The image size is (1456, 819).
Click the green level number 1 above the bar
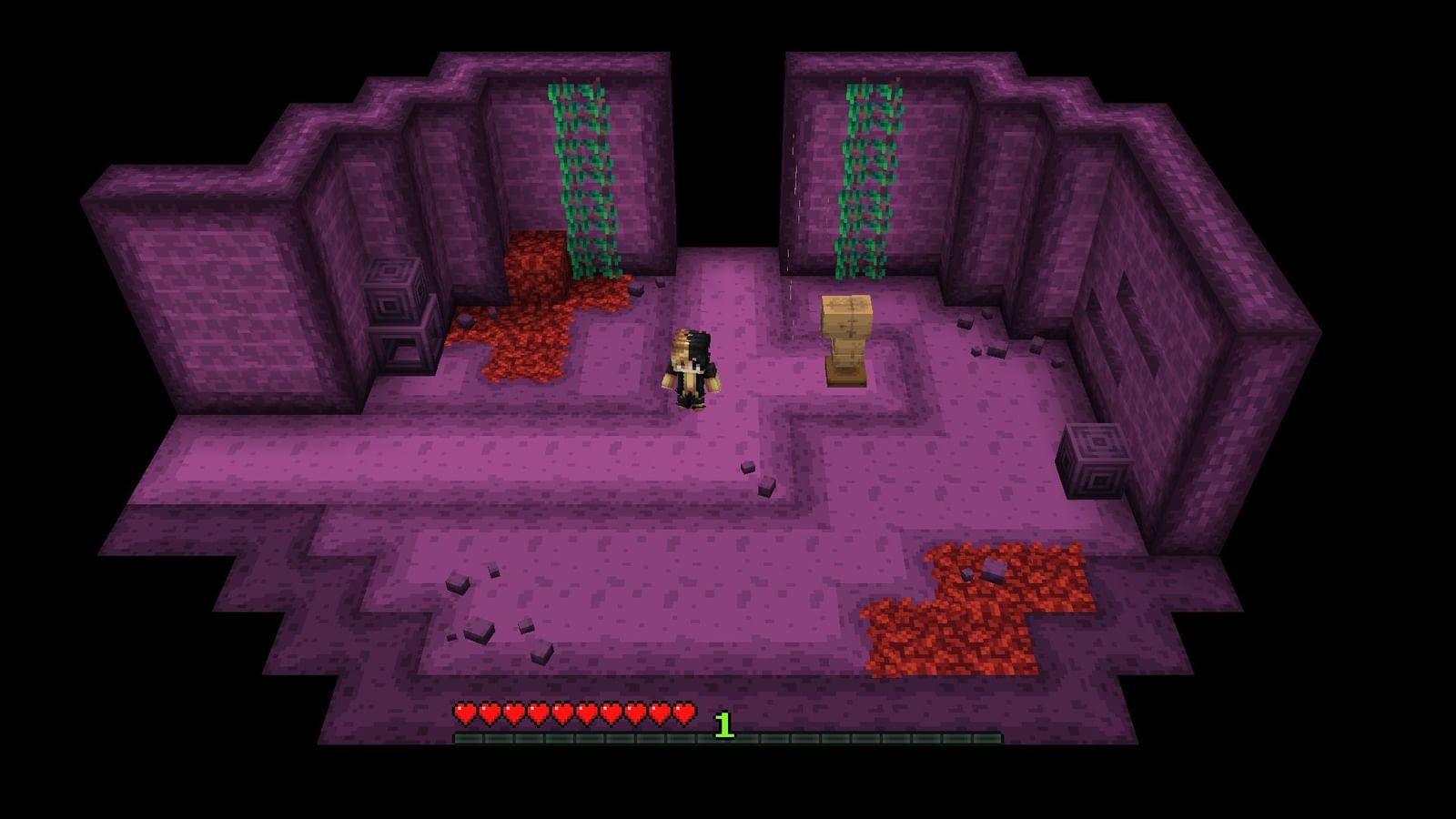point(723,726)
